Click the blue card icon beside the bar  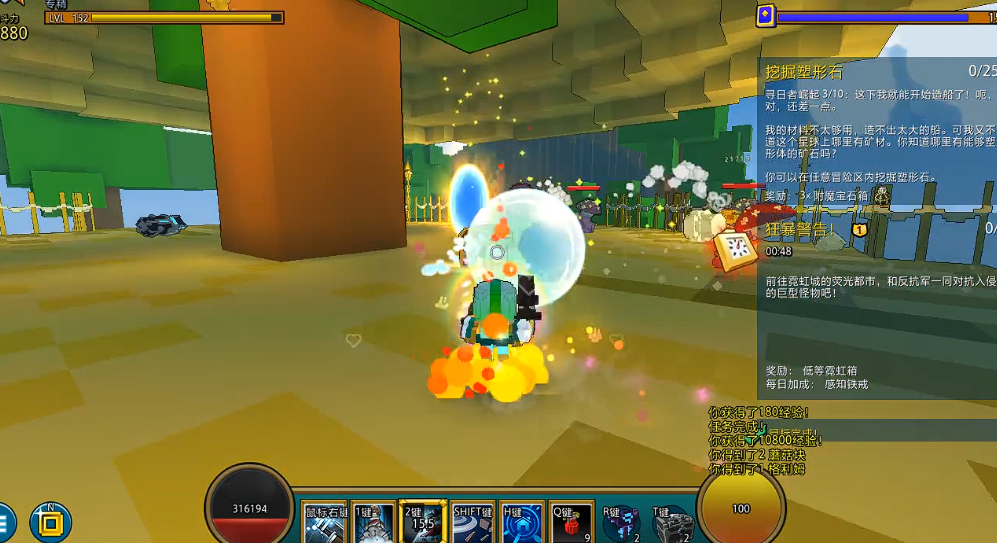[765, 15]
